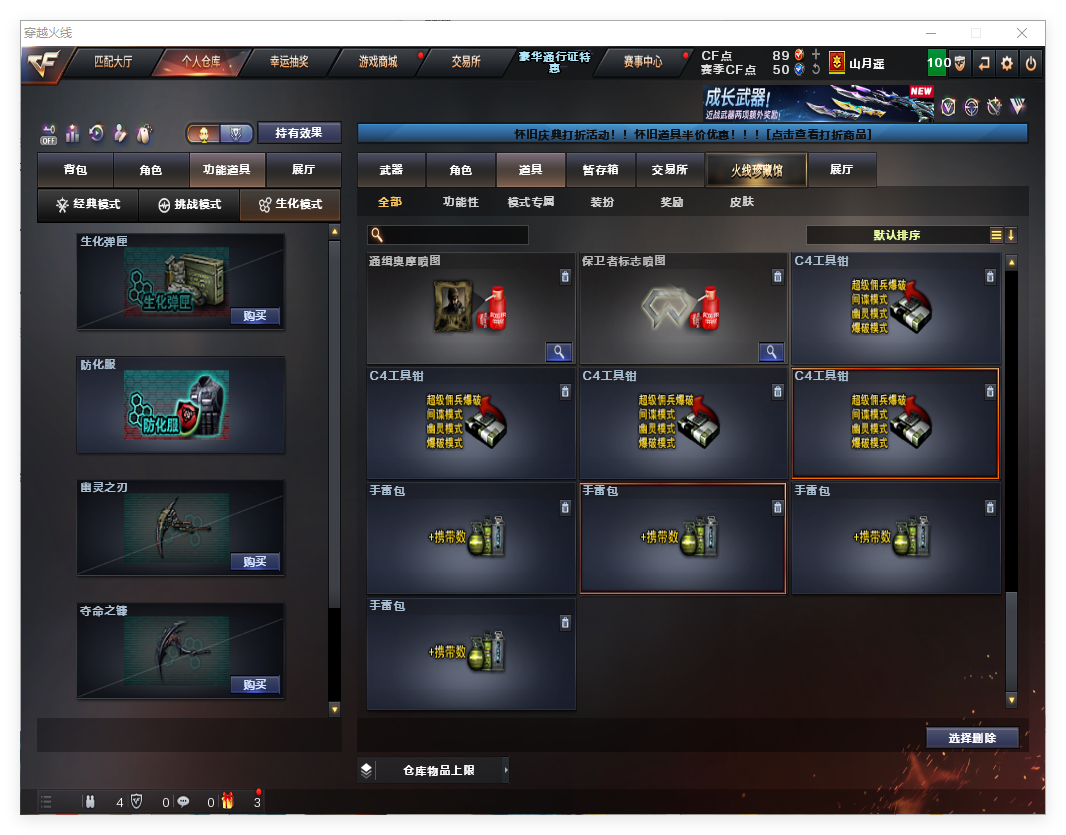Viewport: 1066px width, 835px height.
Task: Preview the 通缉奥摩喷图 spray item
Action: tap(558, 352)
